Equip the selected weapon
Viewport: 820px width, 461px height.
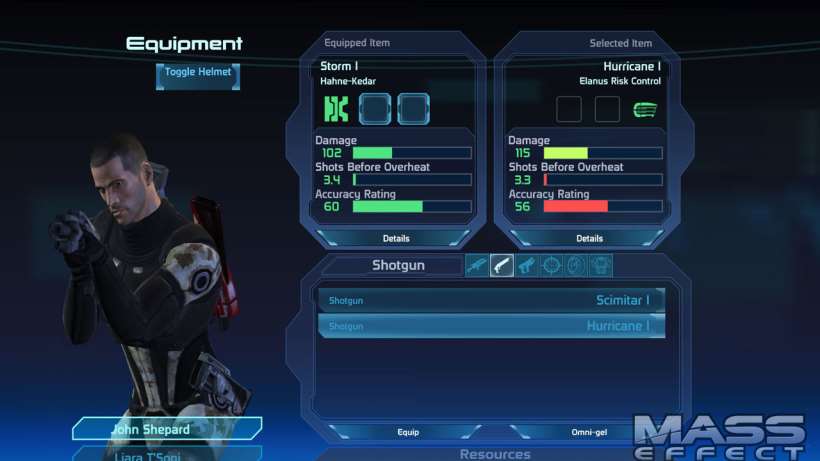tap(408, 432)
